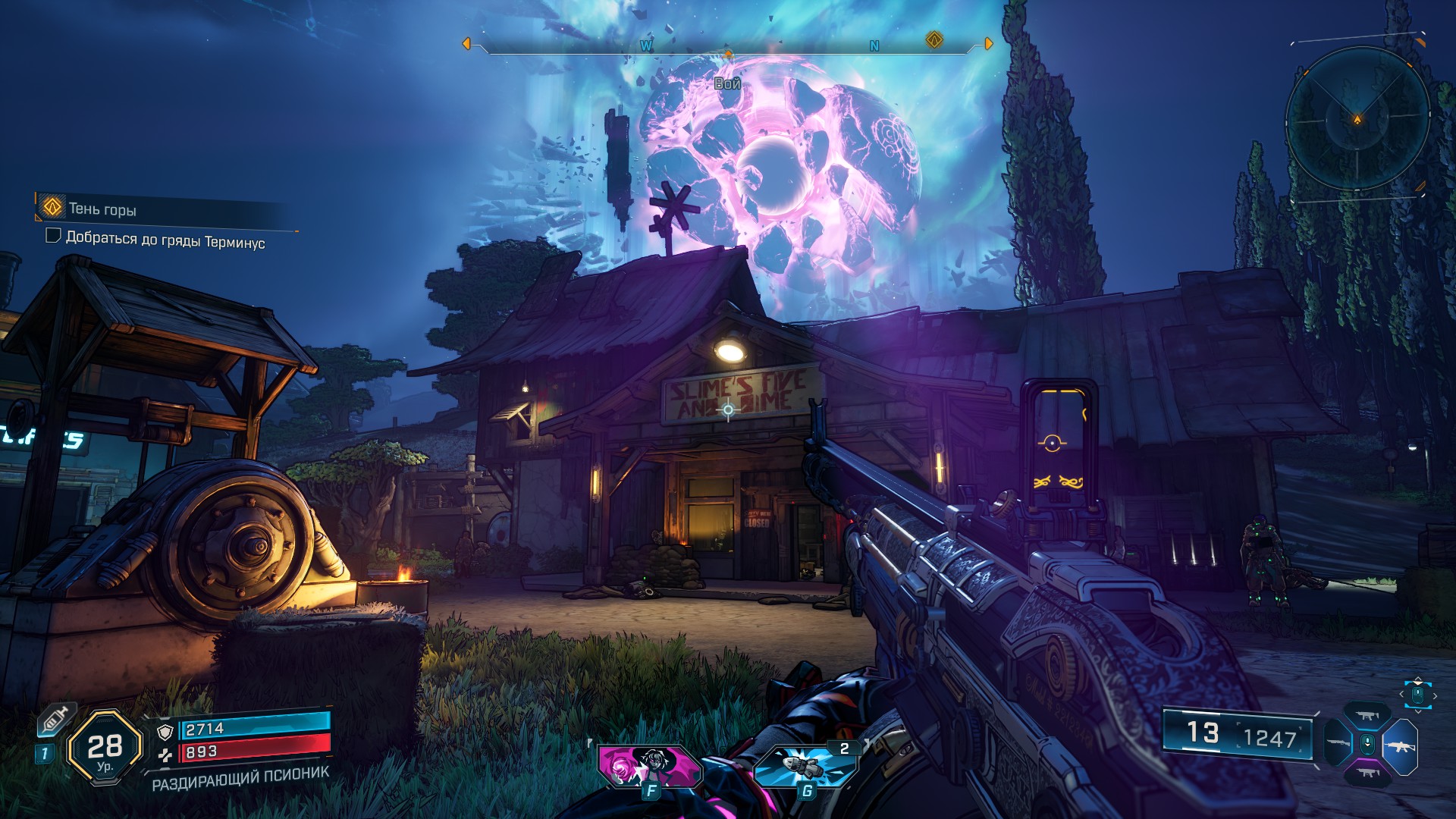
Task: Use the rocket ordnance ability icon
Action: point(805,766)
